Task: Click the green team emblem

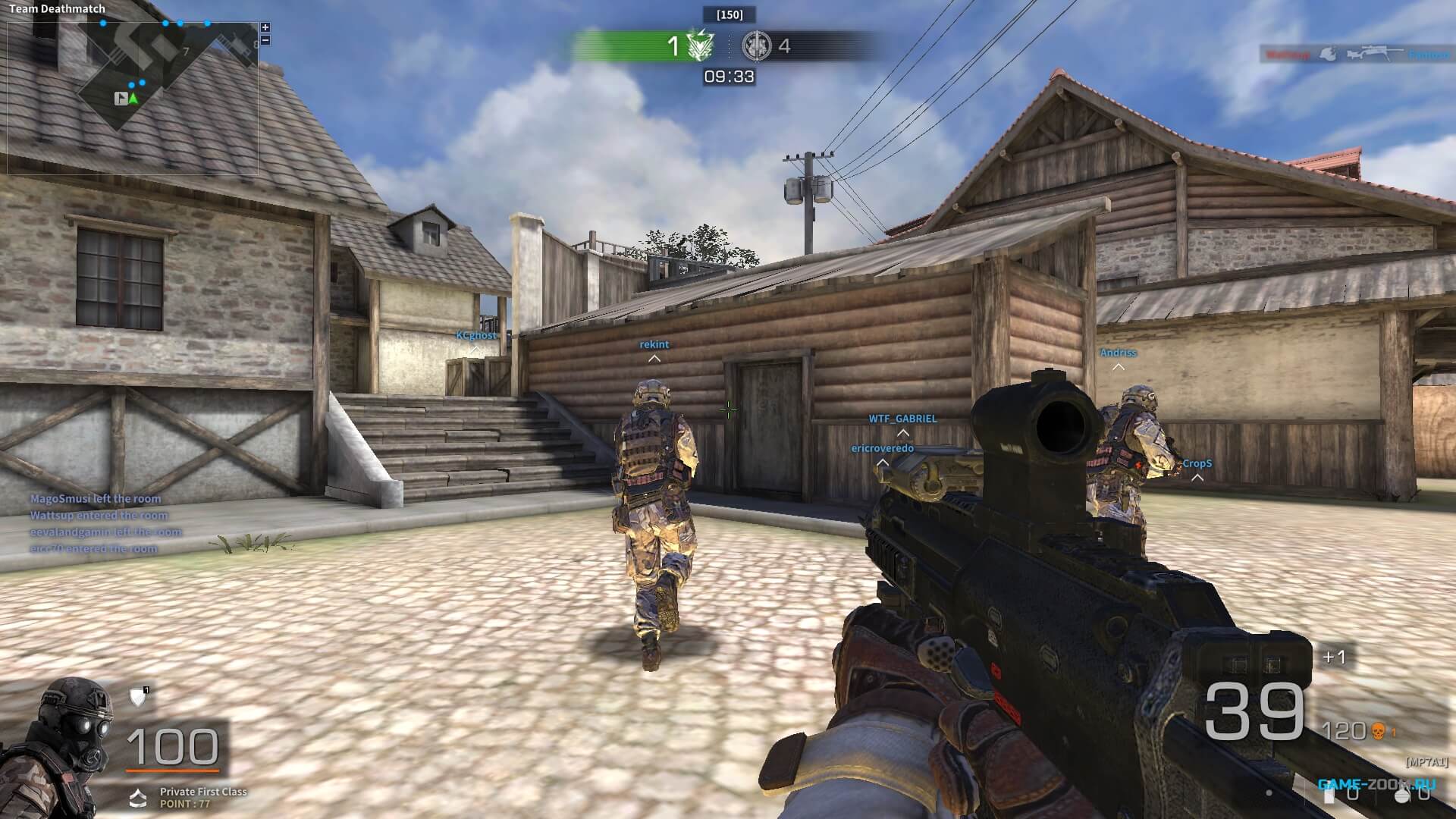Action: [x=700, y=46]
